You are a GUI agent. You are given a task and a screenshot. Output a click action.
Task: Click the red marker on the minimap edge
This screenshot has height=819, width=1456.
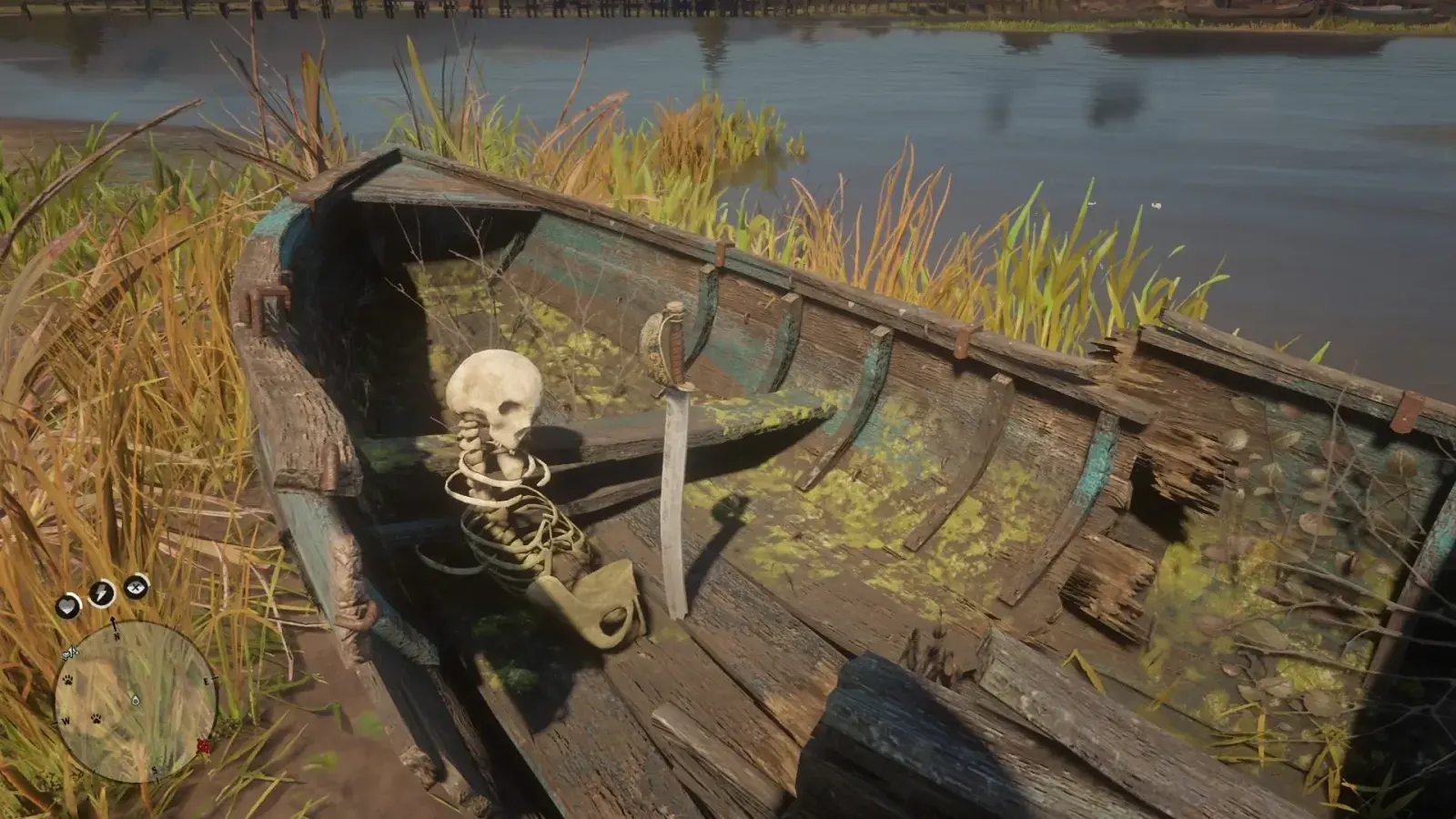pos(203,746)
